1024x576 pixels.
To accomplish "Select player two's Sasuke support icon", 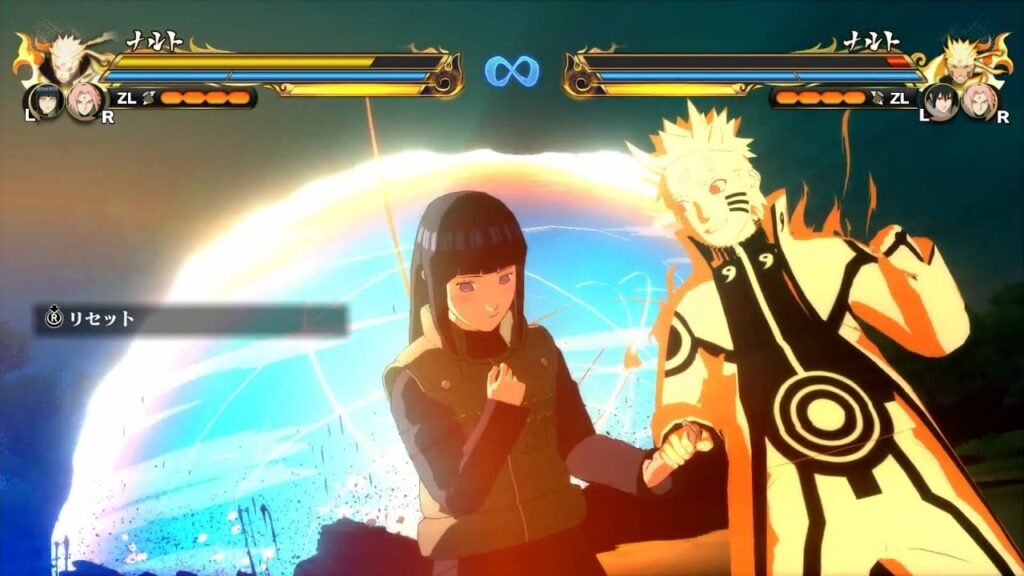I will [x=940, y=101].
